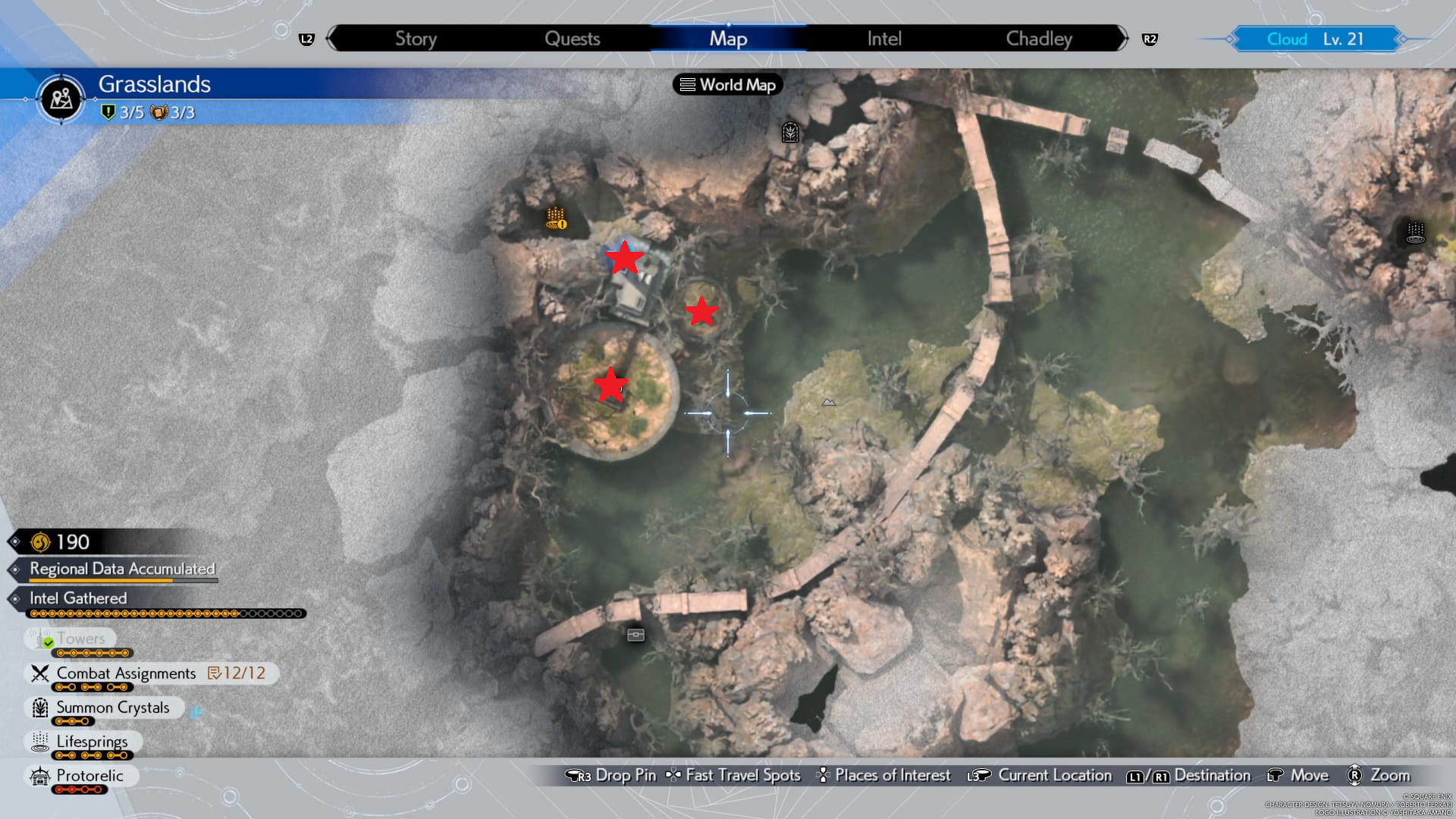This screenshot has width=1456, height=819.
Task: Select the Lifesprings icon in the sidebar
Action: point(39,742)
